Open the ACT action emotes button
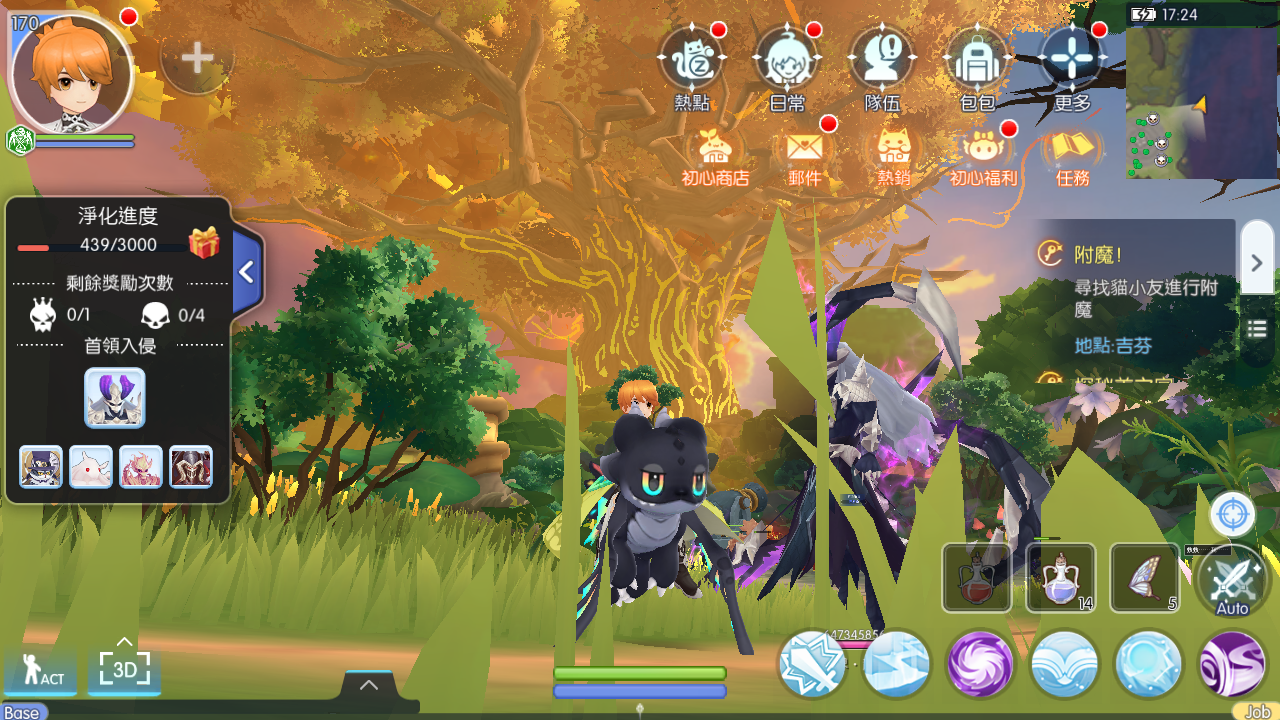This screenshot has width=1280, height=720. click(x=41, y=670)
